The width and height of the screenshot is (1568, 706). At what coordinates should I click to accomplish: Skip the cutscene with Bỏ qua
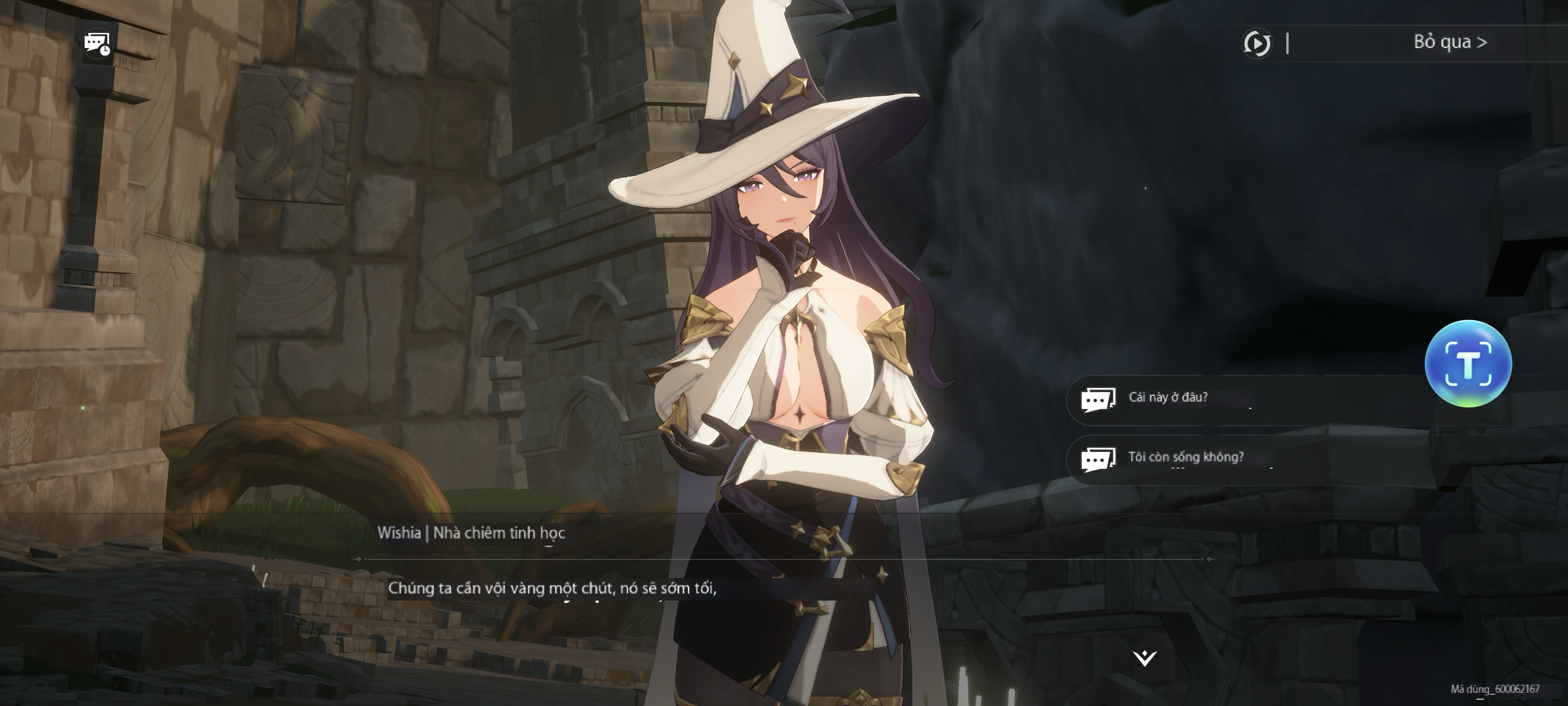1449,42
